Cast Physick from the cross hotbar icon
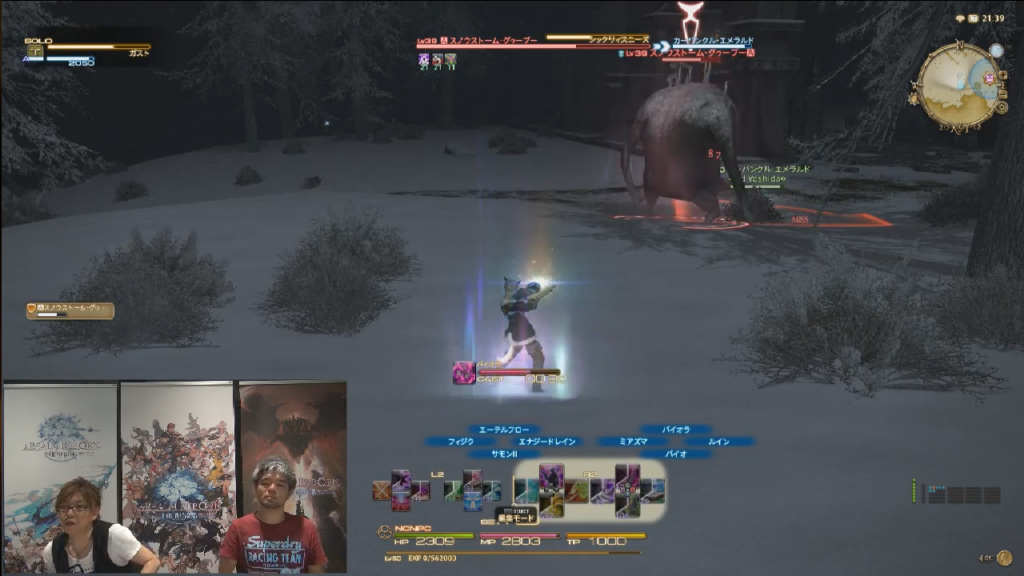Image resolution: width=1024 pixels, height=576 pixels. point(527,490)
